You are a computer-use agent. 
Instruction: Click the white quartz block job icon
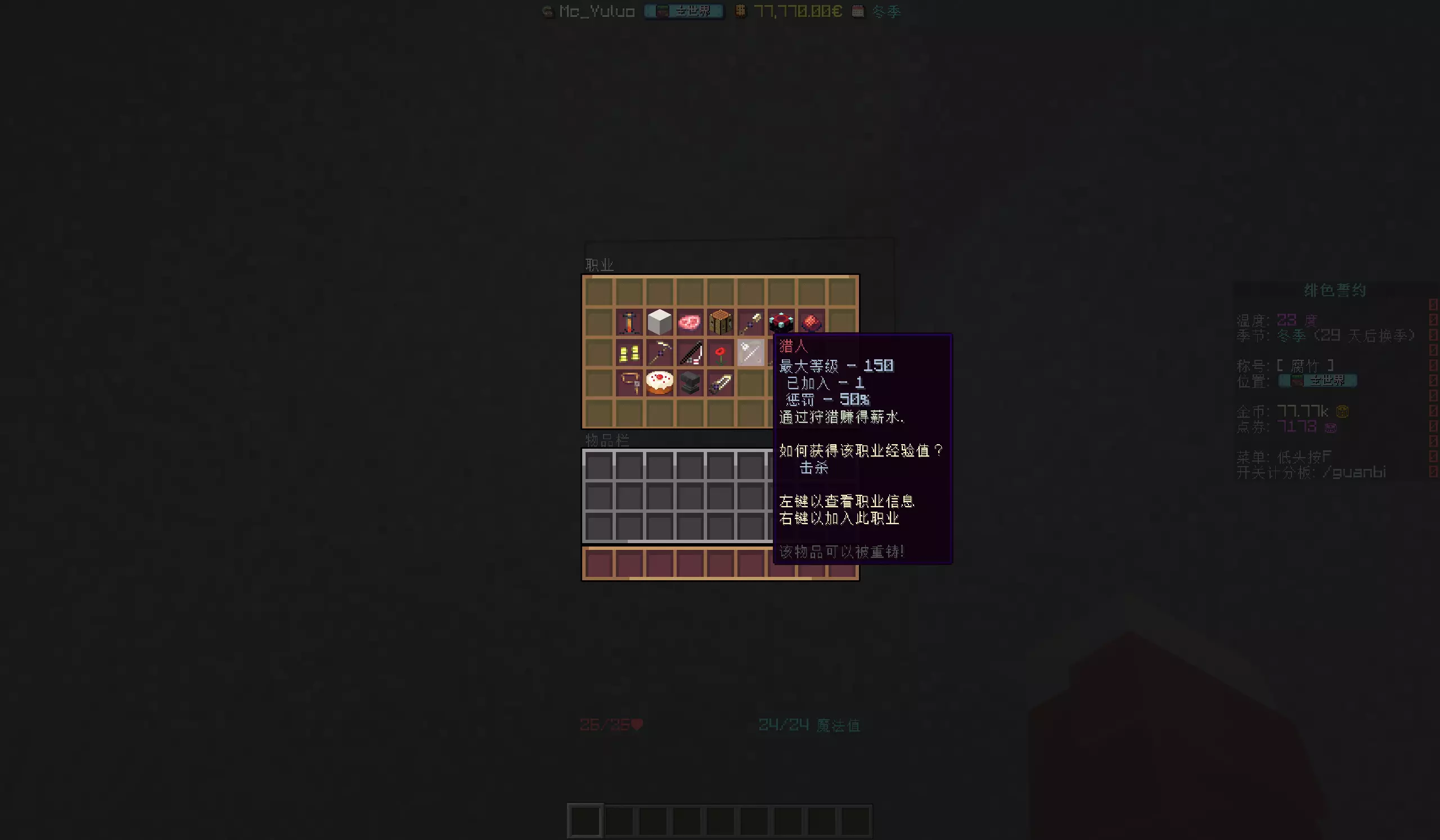pyautogui.click(x=660, y=323)
